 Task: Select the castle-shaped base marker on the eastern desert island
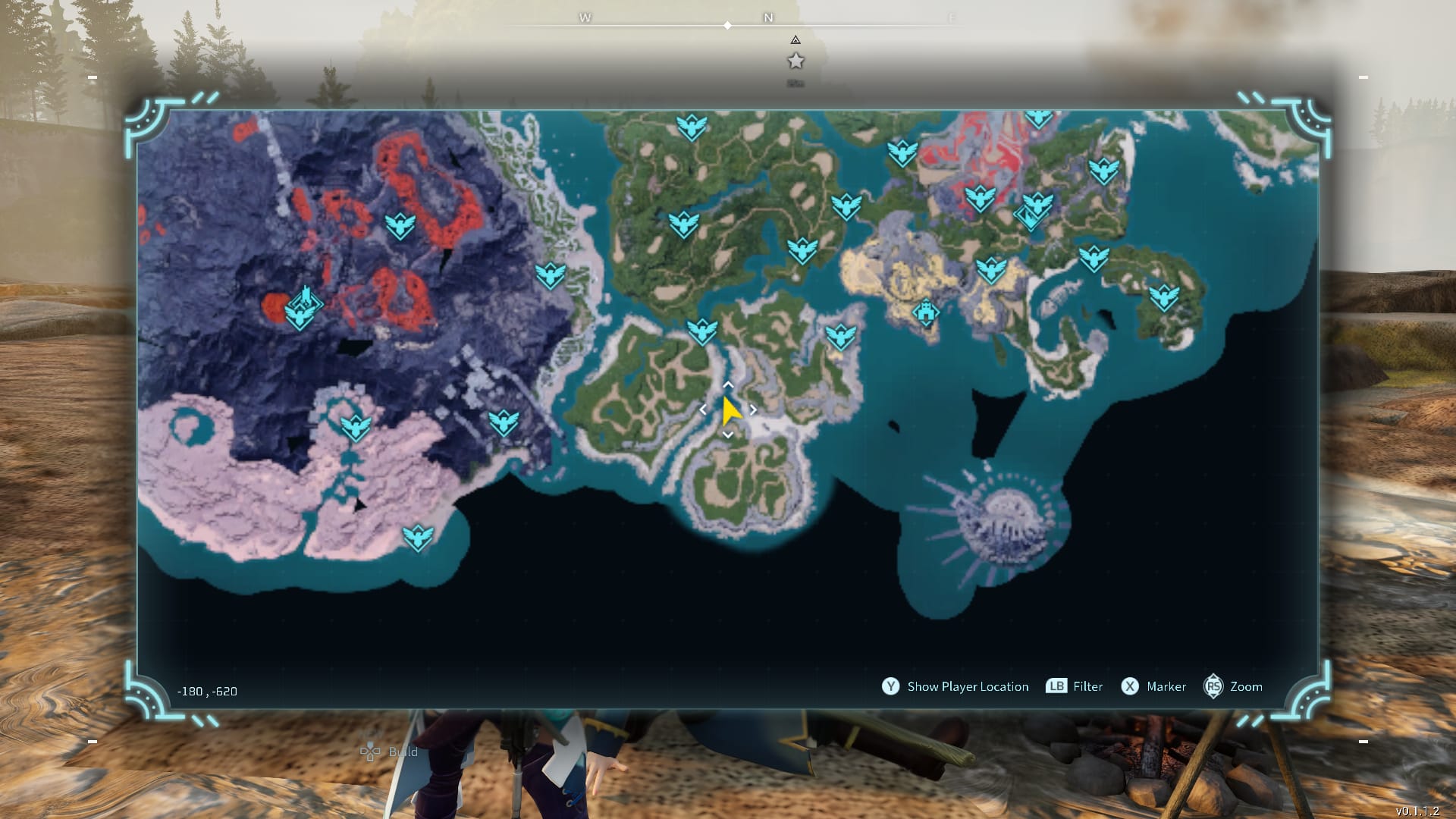[927, 312]
